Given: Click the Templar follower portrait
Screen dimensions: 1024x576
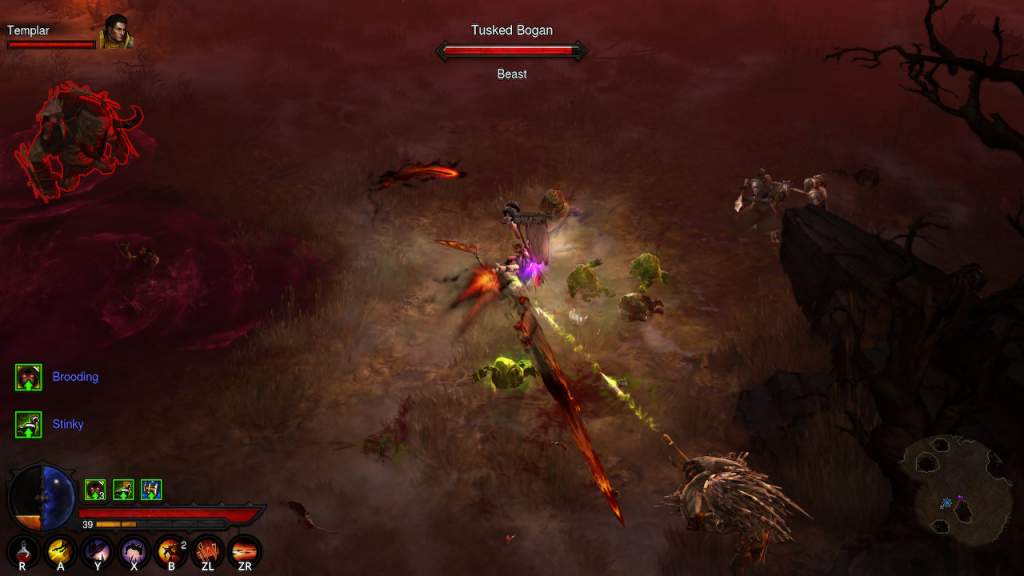Looking at the screenshot, I should 116,32.
